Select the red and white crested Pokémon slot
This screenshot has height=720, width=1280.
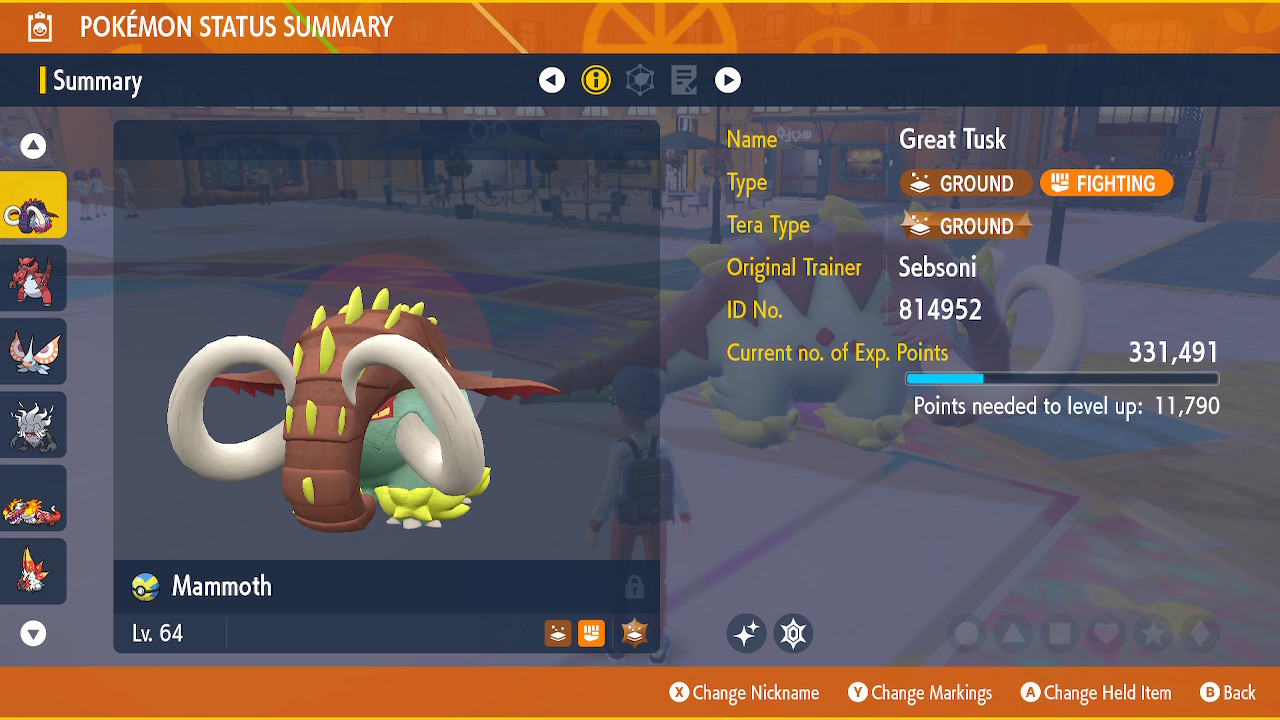pyautogui.click(x=33, y=571)
